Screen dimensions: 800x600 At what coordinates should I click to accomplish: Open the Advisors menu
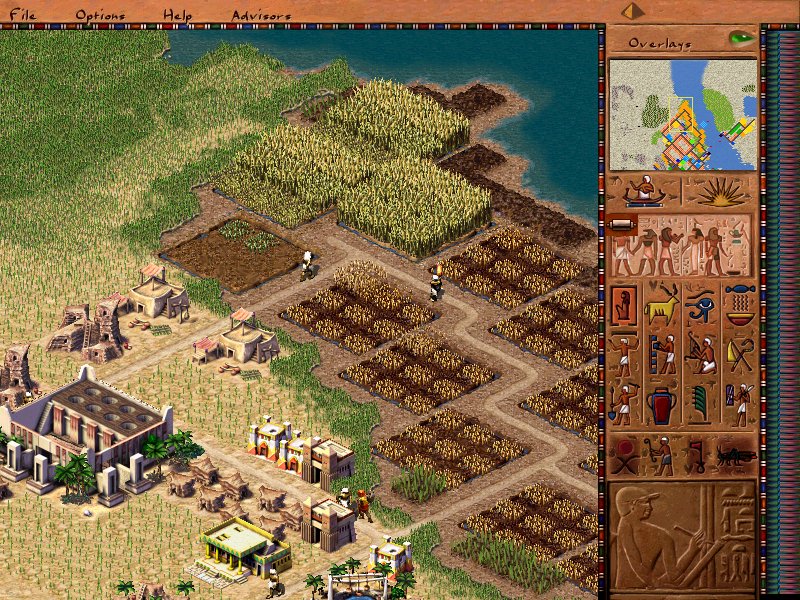[261, 15]
